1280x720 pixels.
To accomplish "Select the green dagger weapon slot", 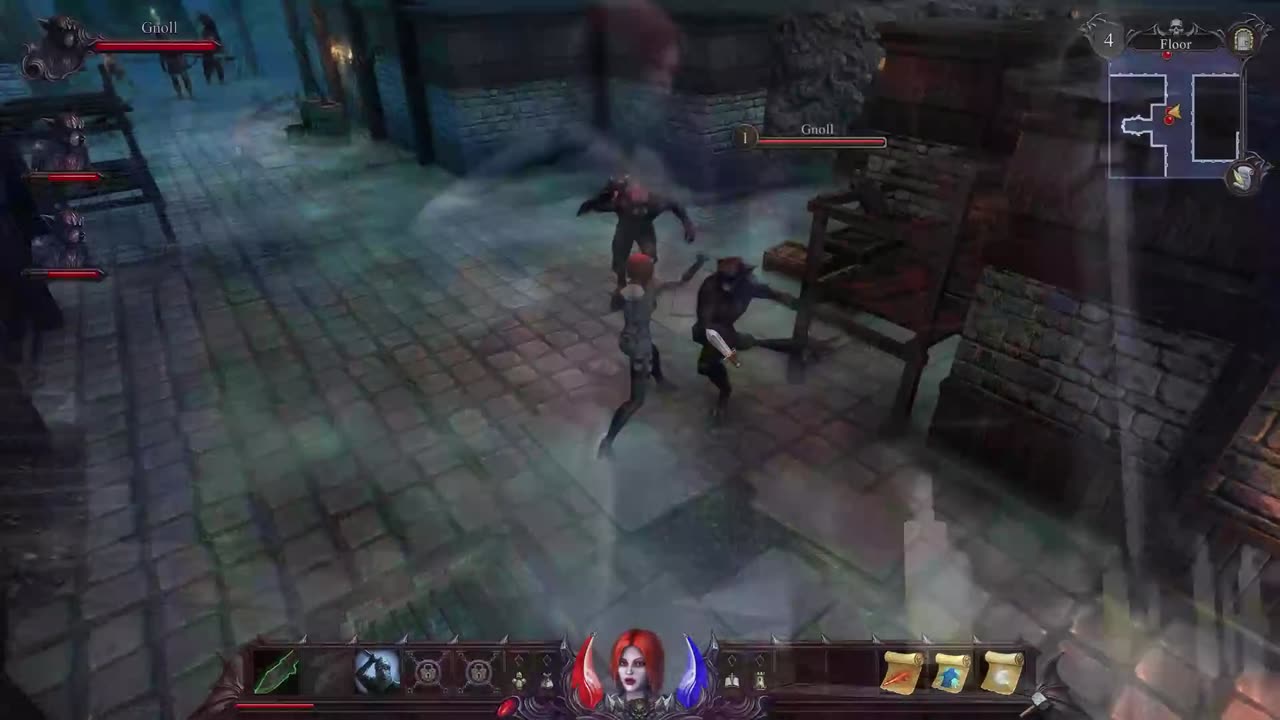I will (275, 672).
